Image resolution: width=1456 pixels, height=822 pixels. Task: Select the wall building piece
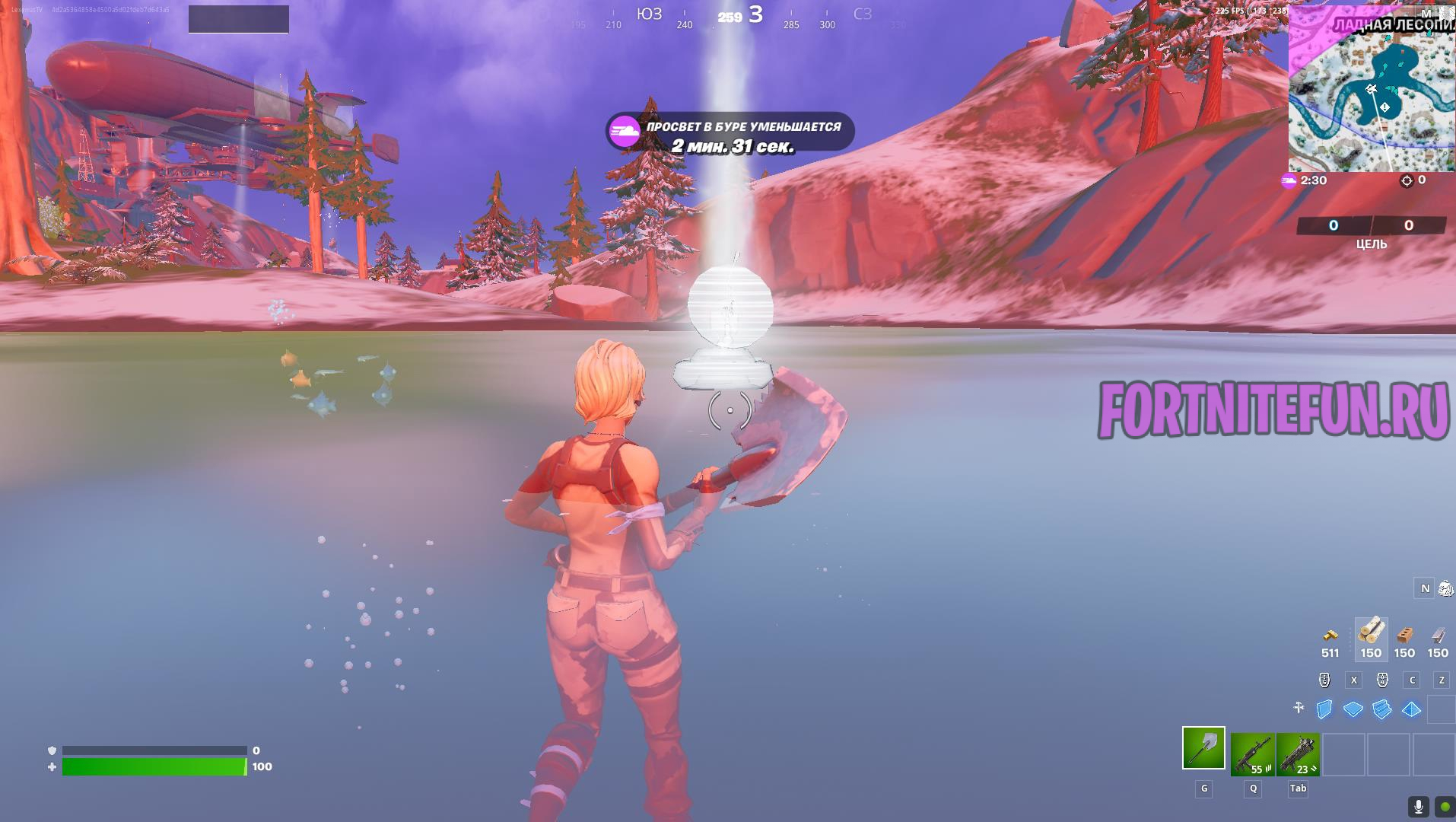click(x=1324, y=709)
